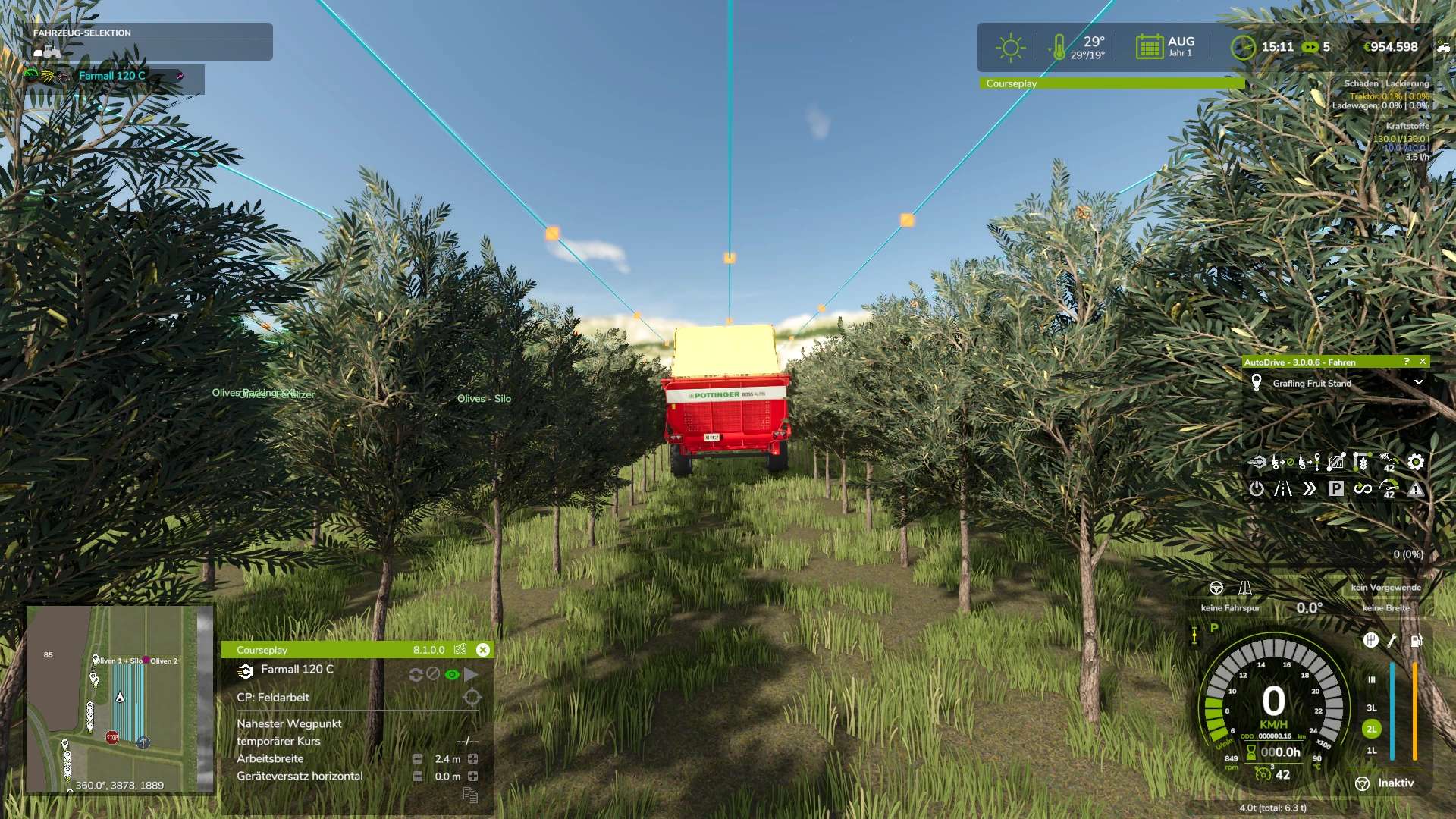Open the Courseplay course map icon
Viewport: 1456px width, 819px height.
[460, 650]
